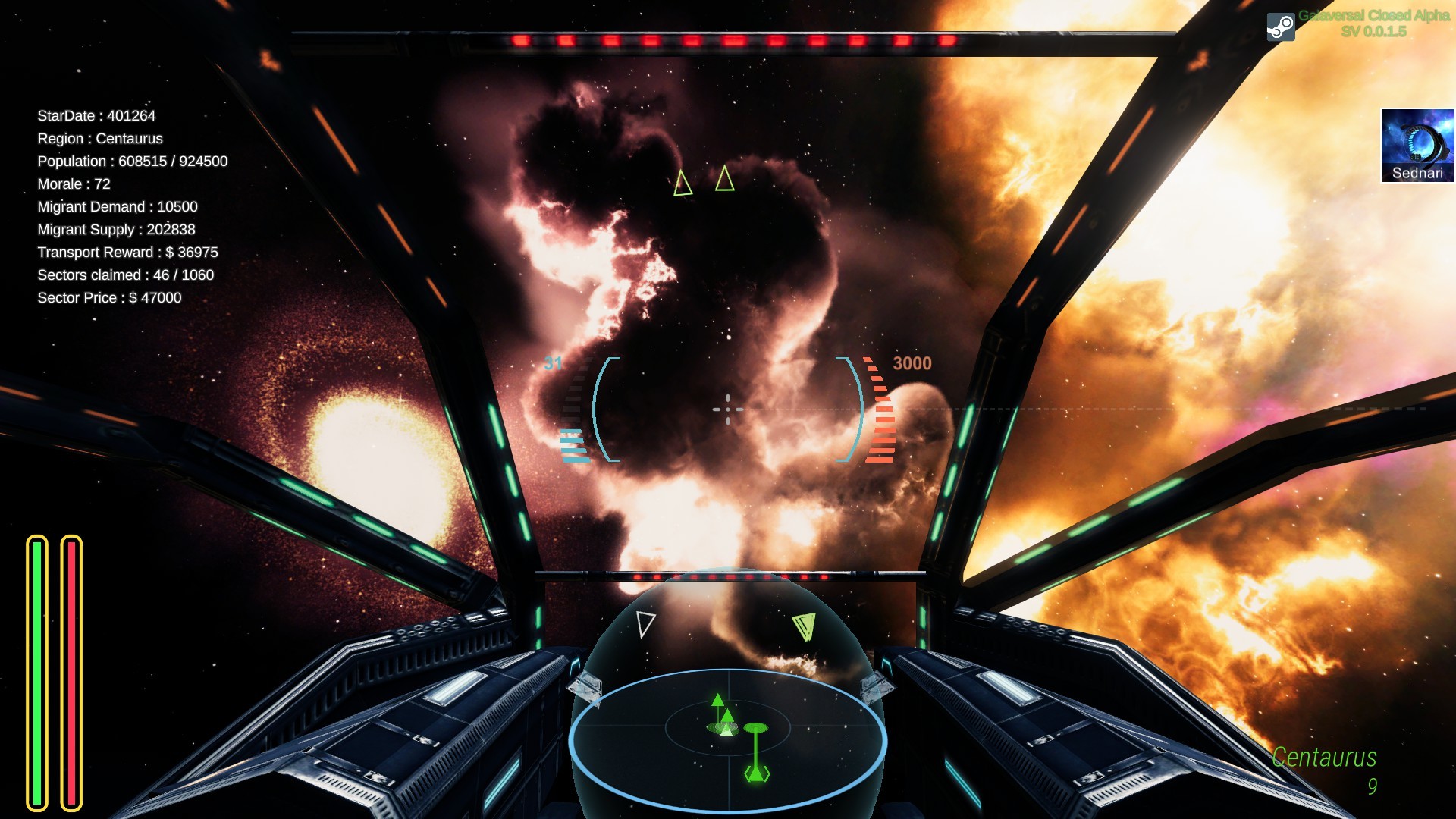1456x819 pixels.
Task: Click the Sector Price $47000 stat line
Action: 108,297
